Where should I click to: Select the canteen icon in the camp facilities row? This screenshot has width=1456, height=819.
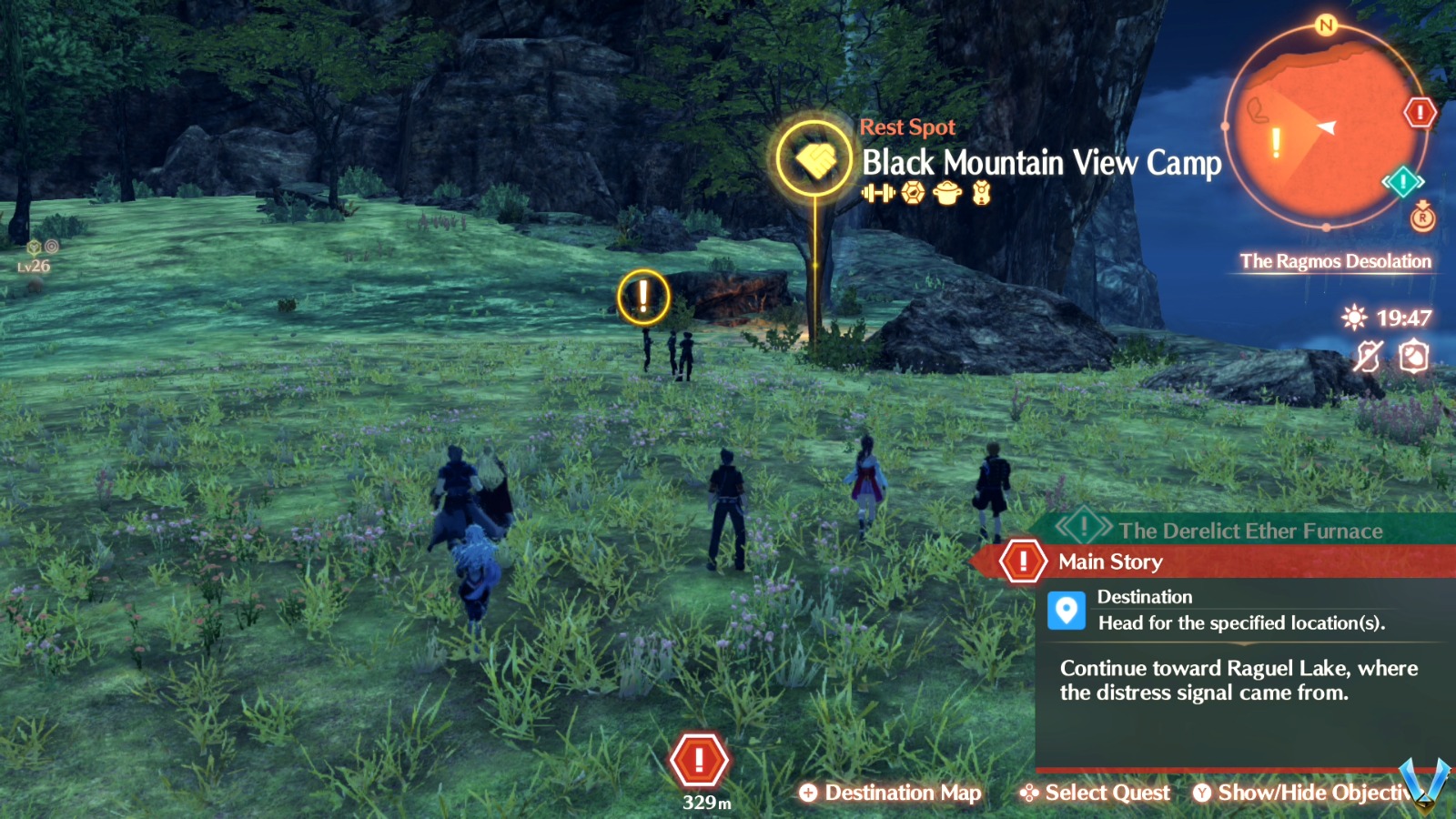point(980,193)
